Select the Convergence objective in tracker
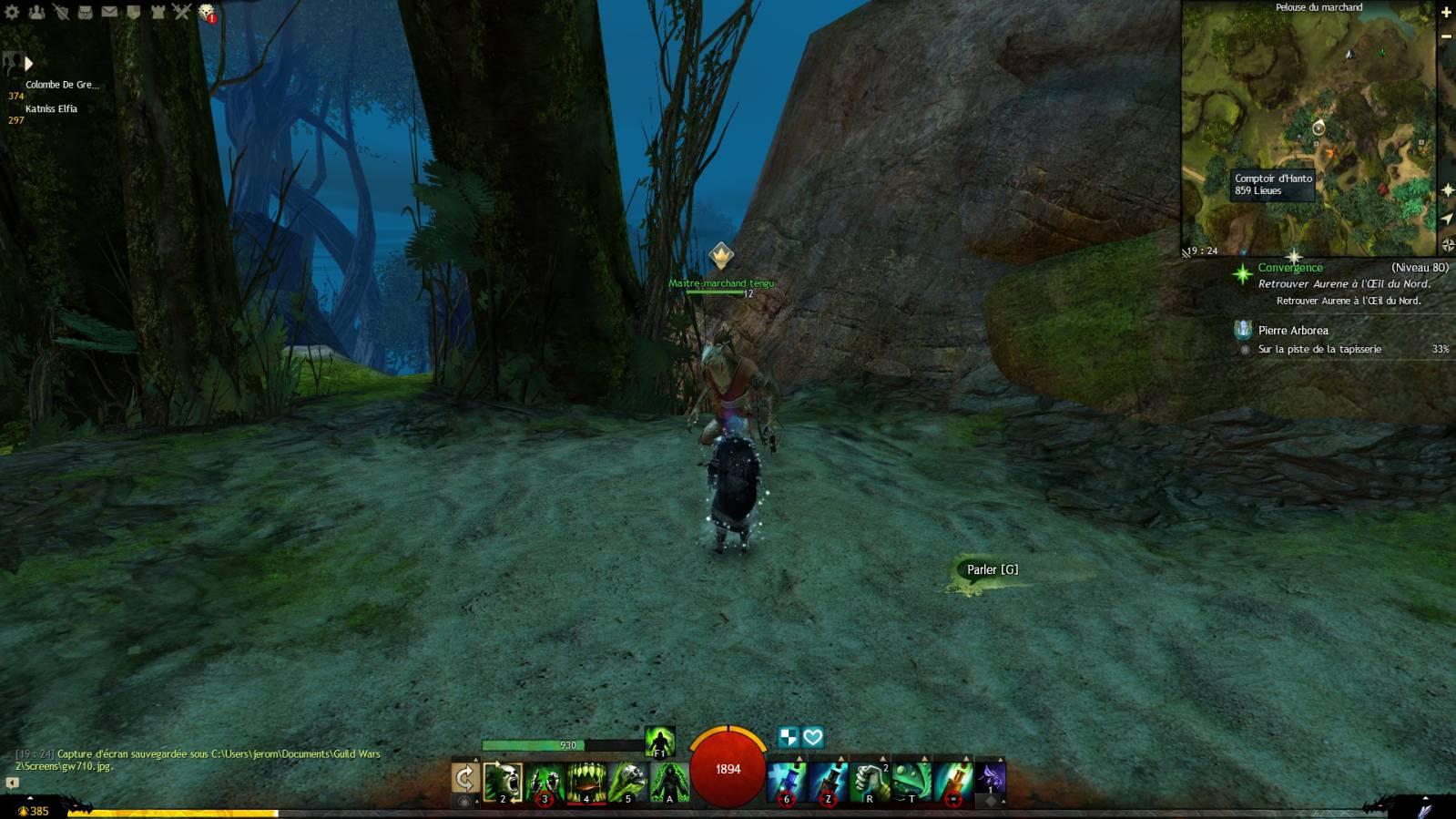This screenshot has width=1456, height=819. point(1290,268)
